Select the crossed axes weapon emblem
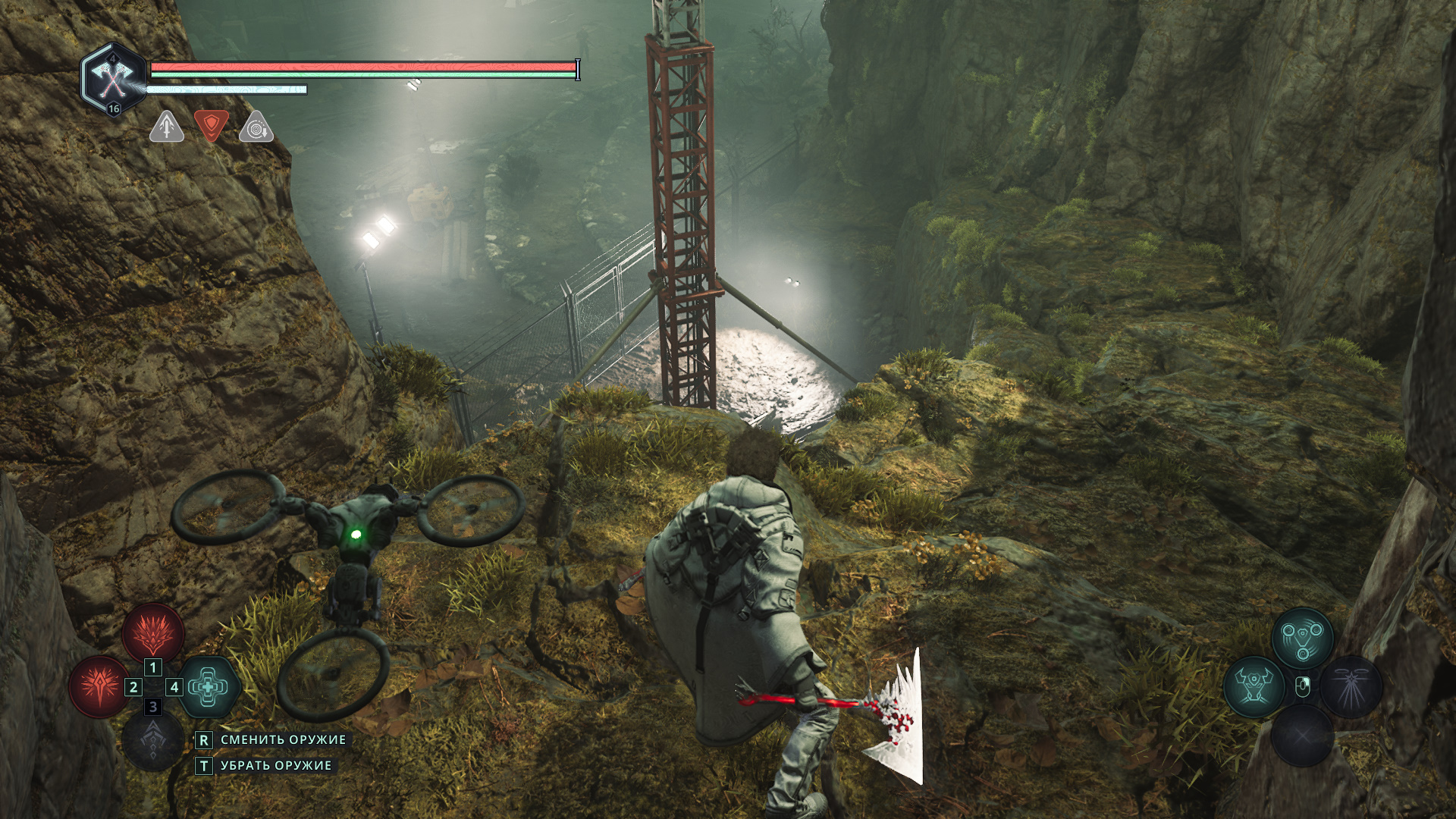Screen dimensions: 1456x819 pos(113,79)
